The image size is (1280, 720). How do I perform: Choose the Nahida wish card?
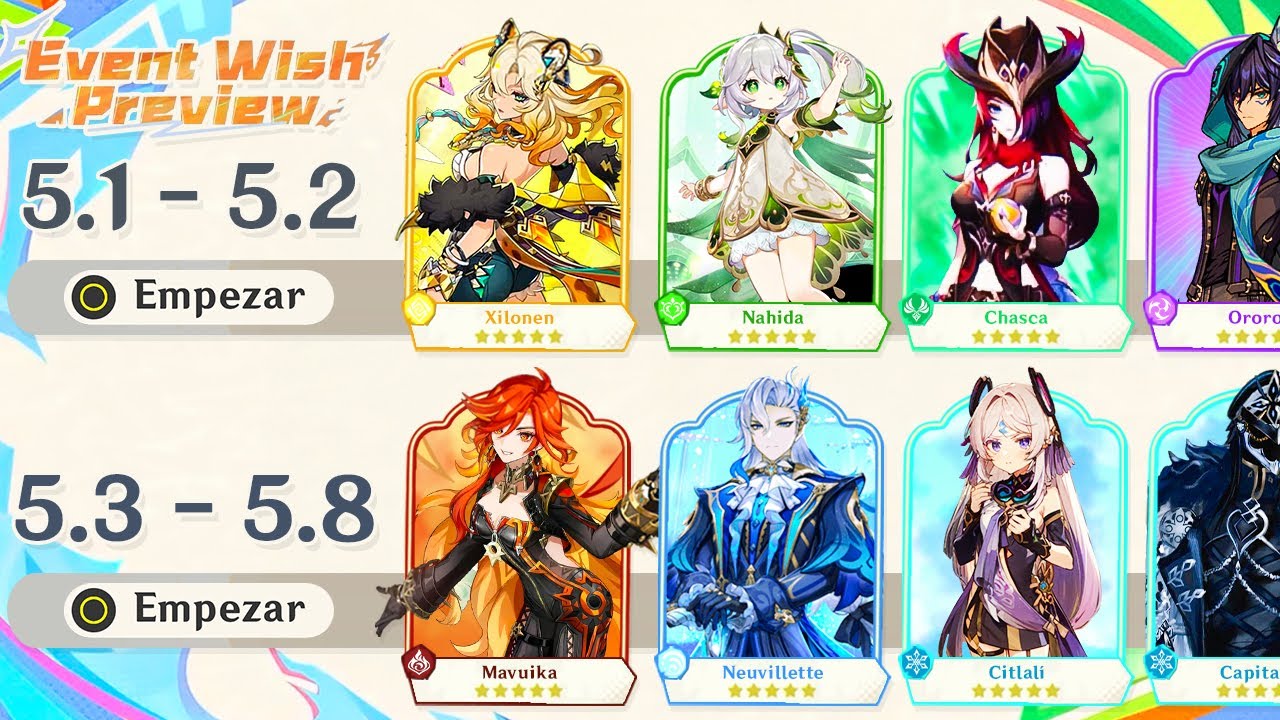coord(772,200)
